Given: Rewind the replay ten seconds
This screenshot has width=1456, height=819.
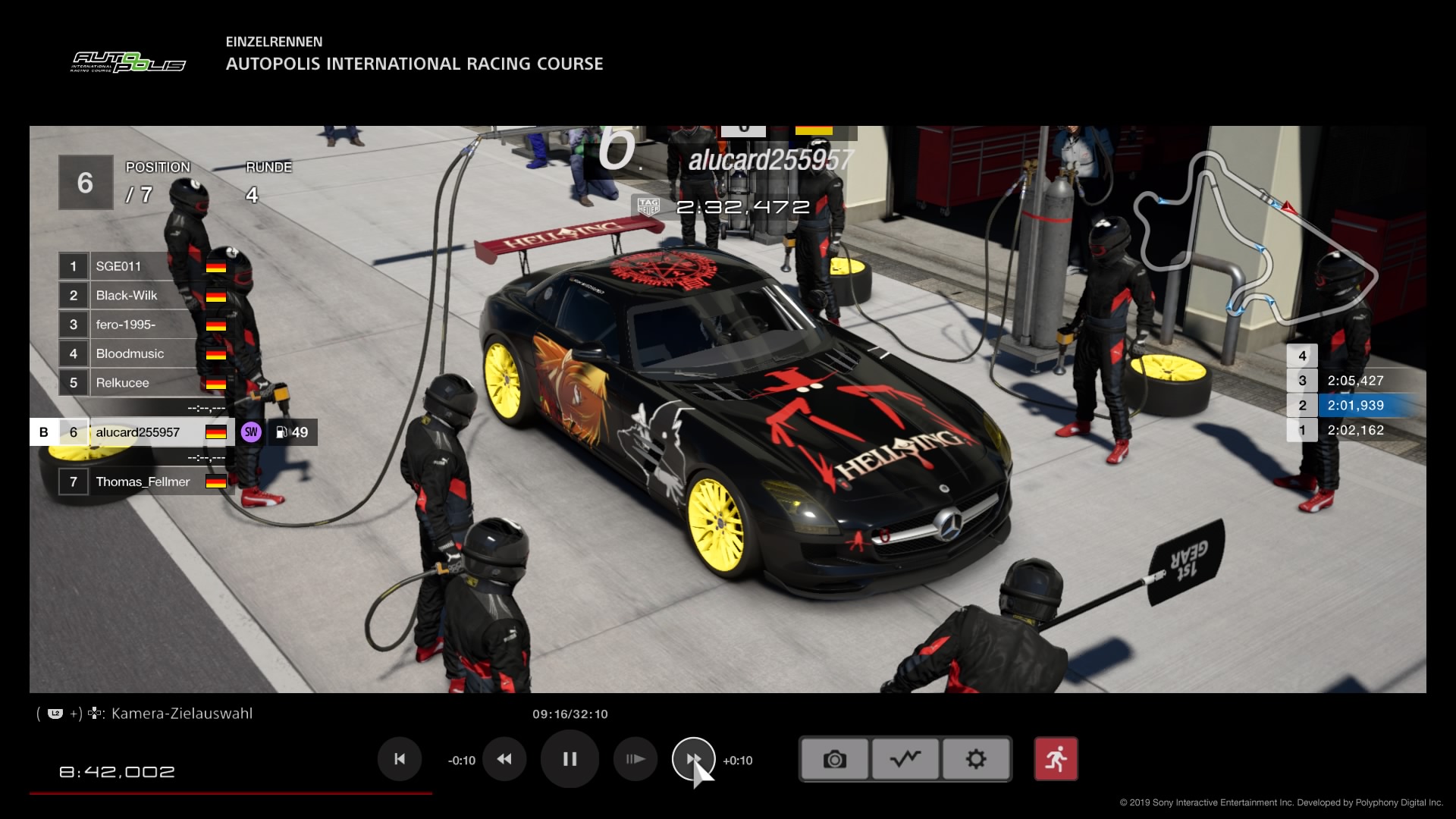Looking at the screenshot, I should point(504,759).
